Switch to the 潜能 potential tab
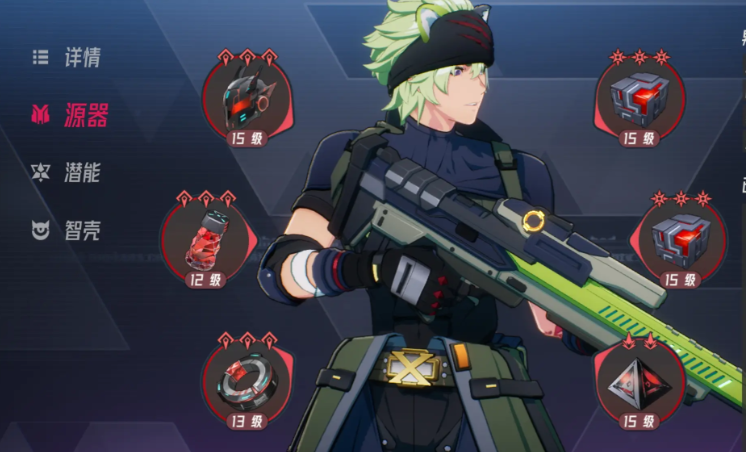 [x=68, y=172]
